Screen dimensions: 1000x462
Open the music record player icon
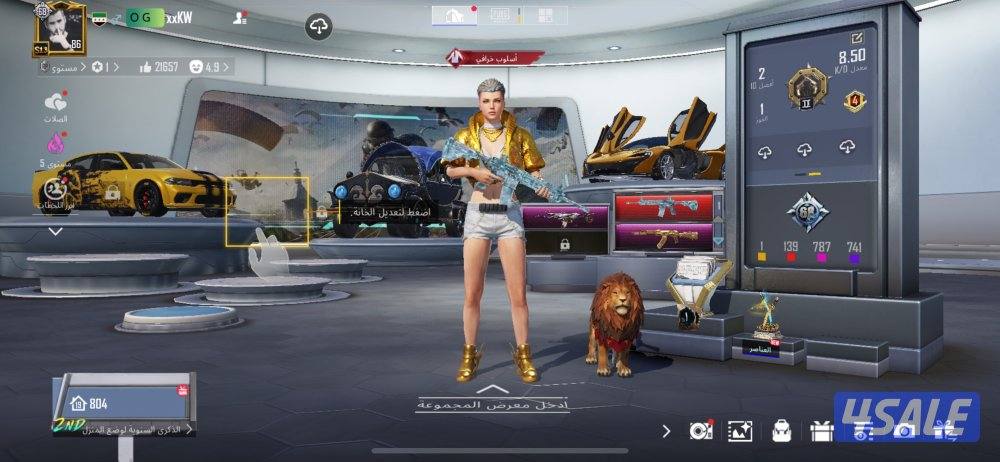pos(700,431)
